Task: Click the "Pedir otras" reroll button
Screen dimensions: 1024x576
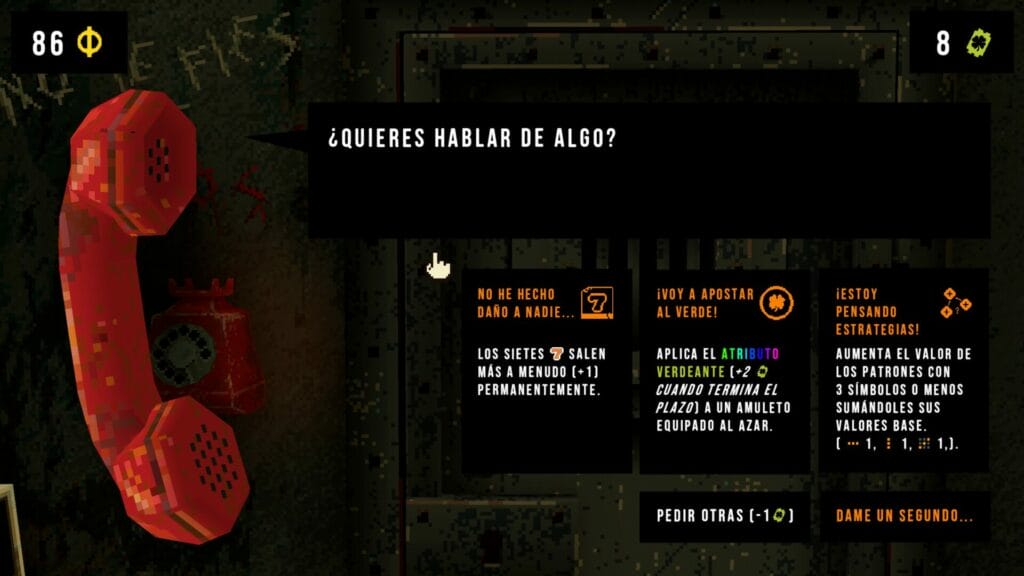Action: point(724,516)
